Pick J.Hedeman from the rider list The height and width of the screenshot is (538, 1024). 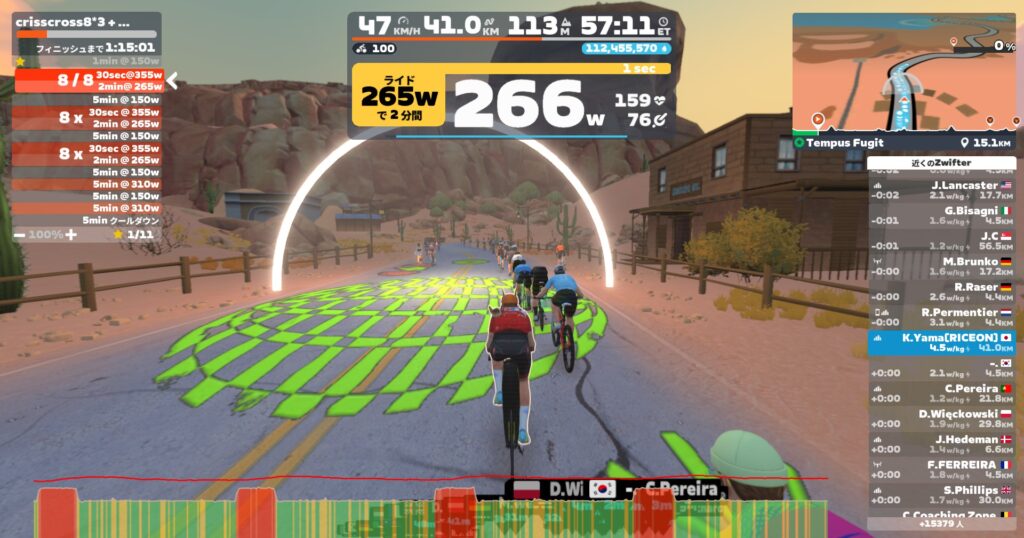point(941,444)
